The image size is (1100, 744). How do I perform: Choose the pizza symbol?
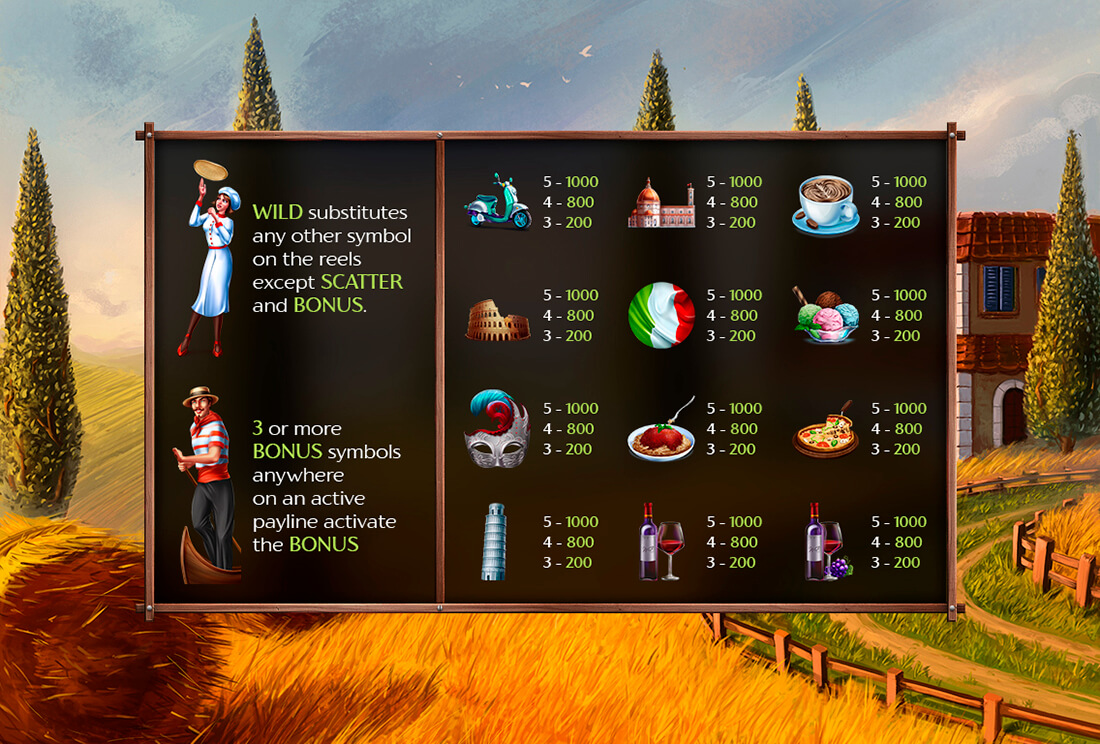[826, 433]
